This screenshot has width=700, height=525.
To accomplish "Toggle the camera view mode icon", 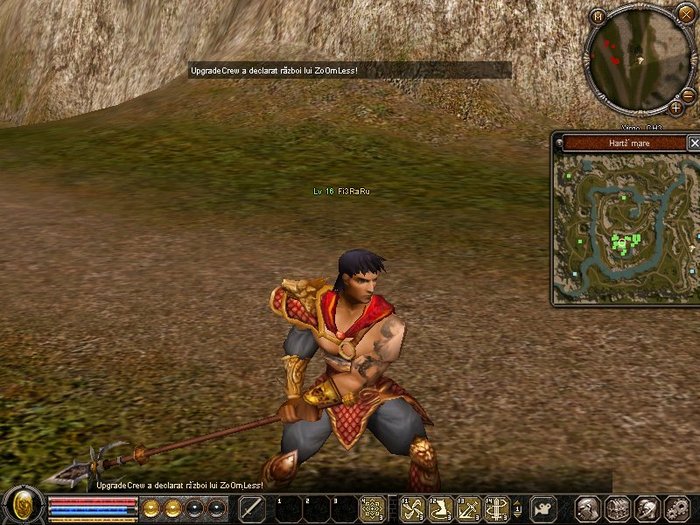I will [x=544, y=508].
